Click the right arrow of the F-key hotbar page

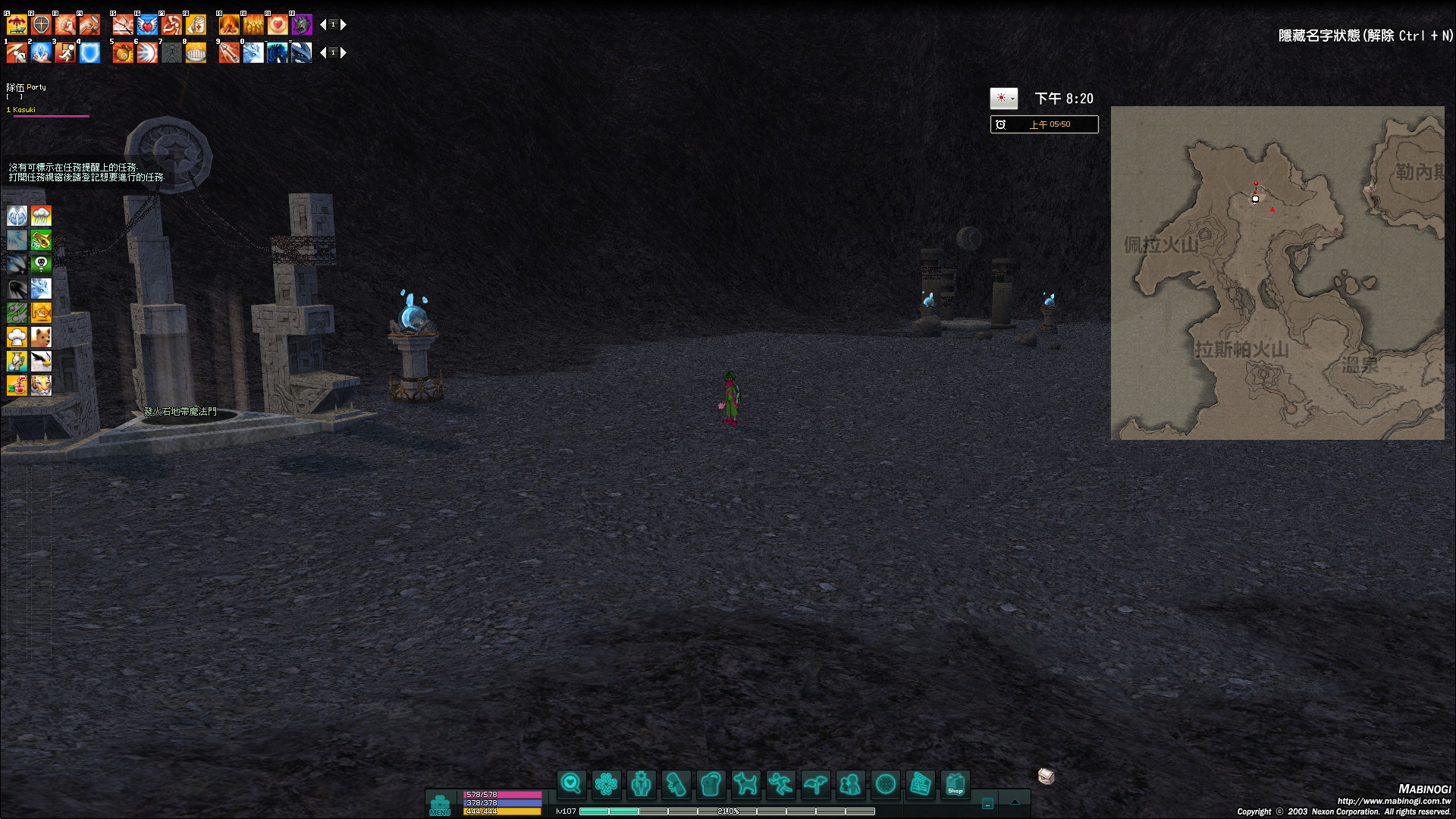(x=344, y=25)
